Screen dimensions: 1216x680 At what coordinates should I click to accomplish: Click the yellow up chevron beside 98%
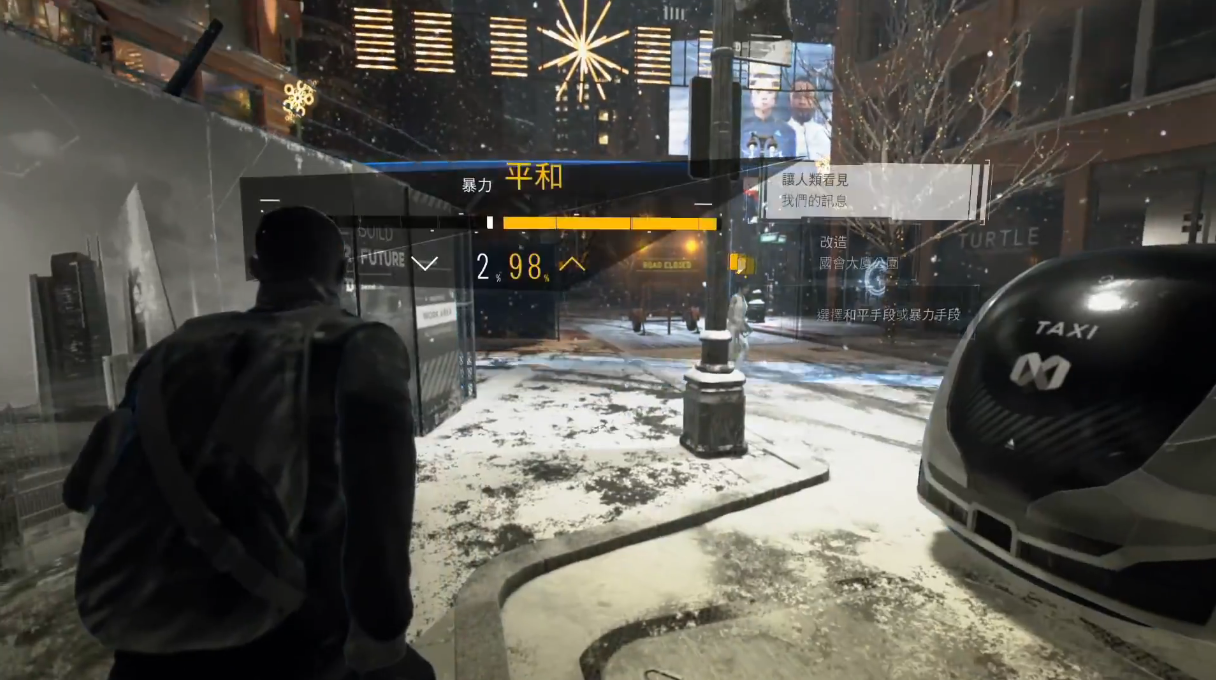[572, 264]
